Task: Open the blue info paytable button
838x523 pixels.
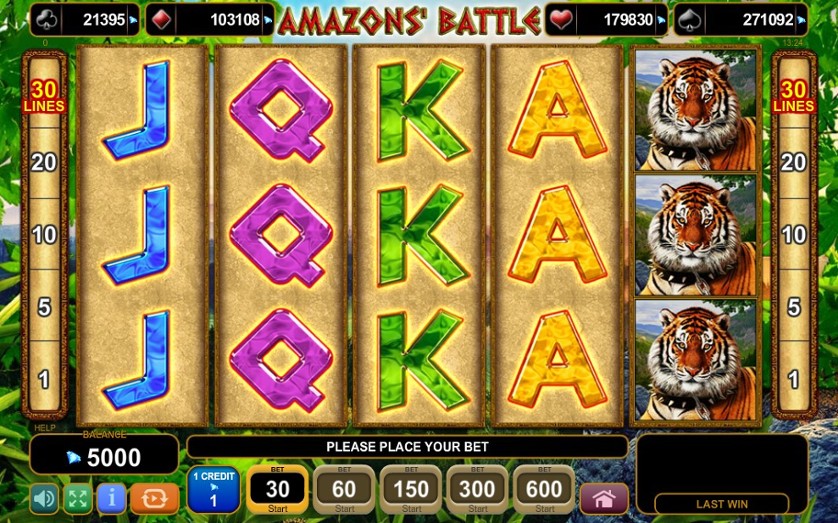Action: [111, 498]
